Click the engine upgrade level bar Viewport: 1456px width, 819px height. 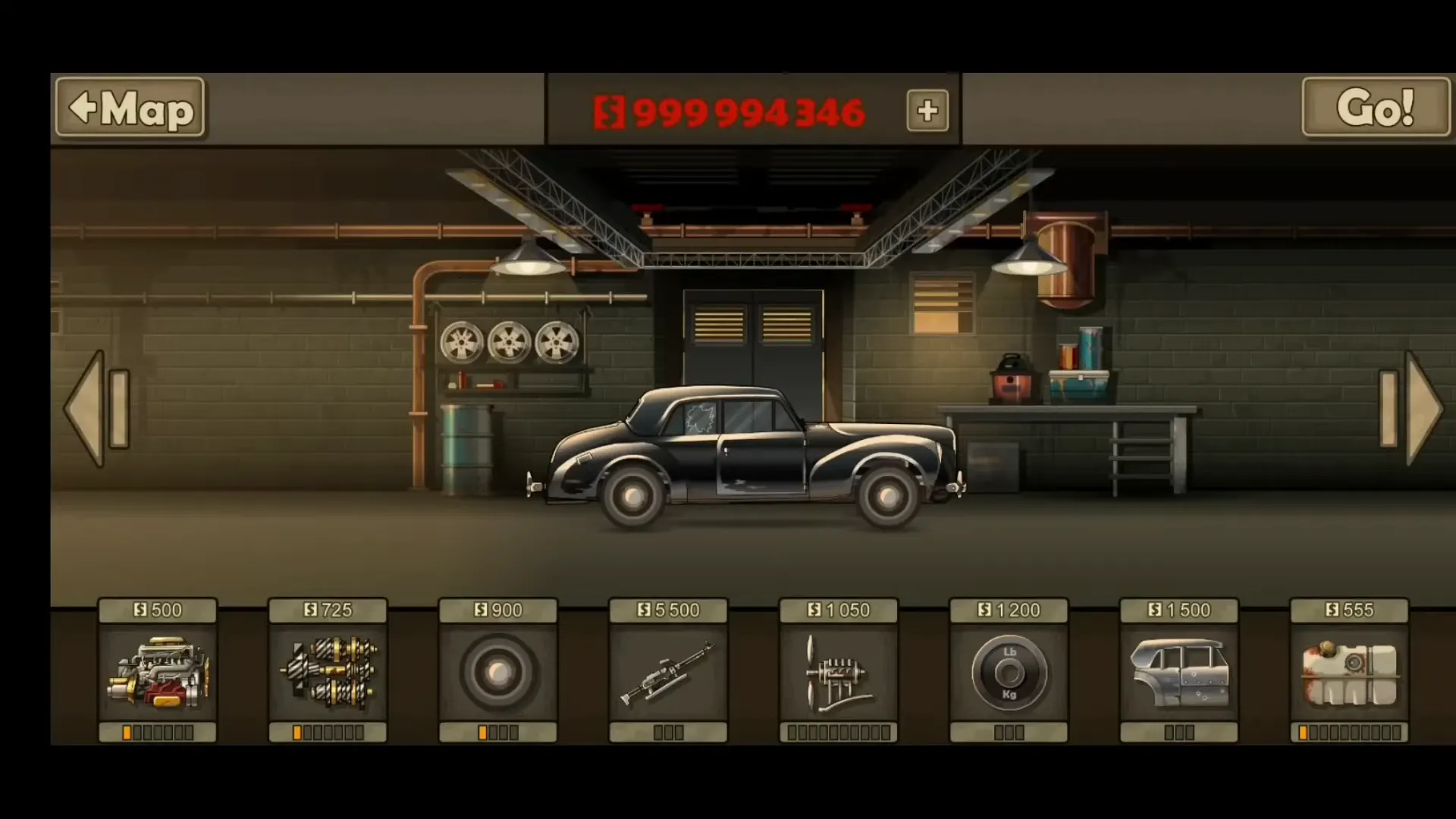click(x=158, y=733)
